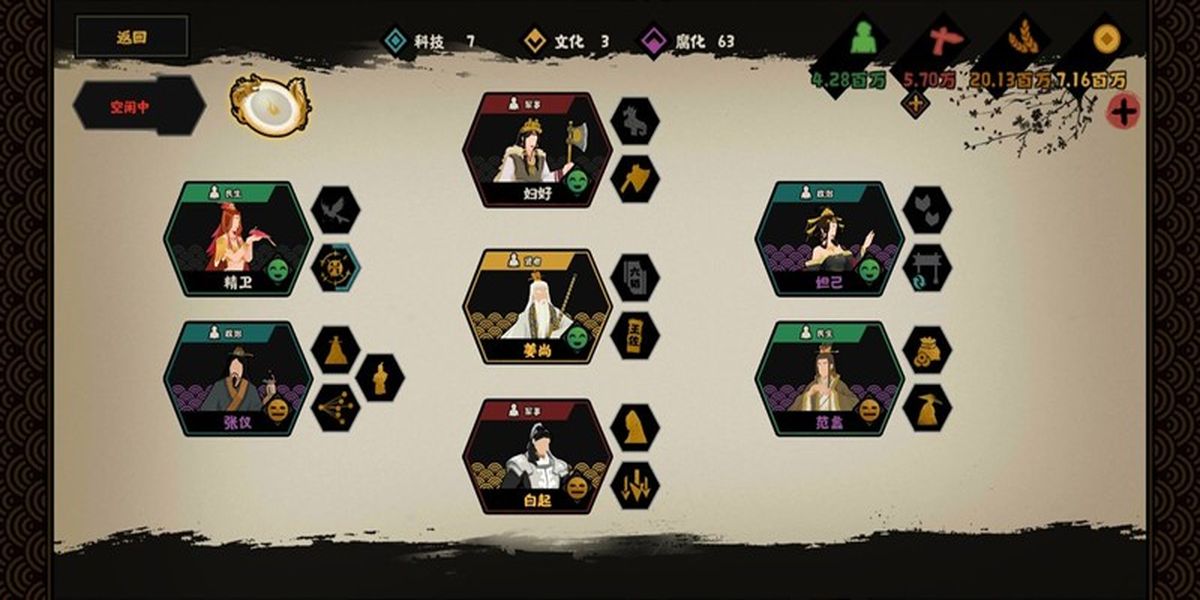Pick the 妲己 character card
The image size is (1200, 600).
pos(829,239)
